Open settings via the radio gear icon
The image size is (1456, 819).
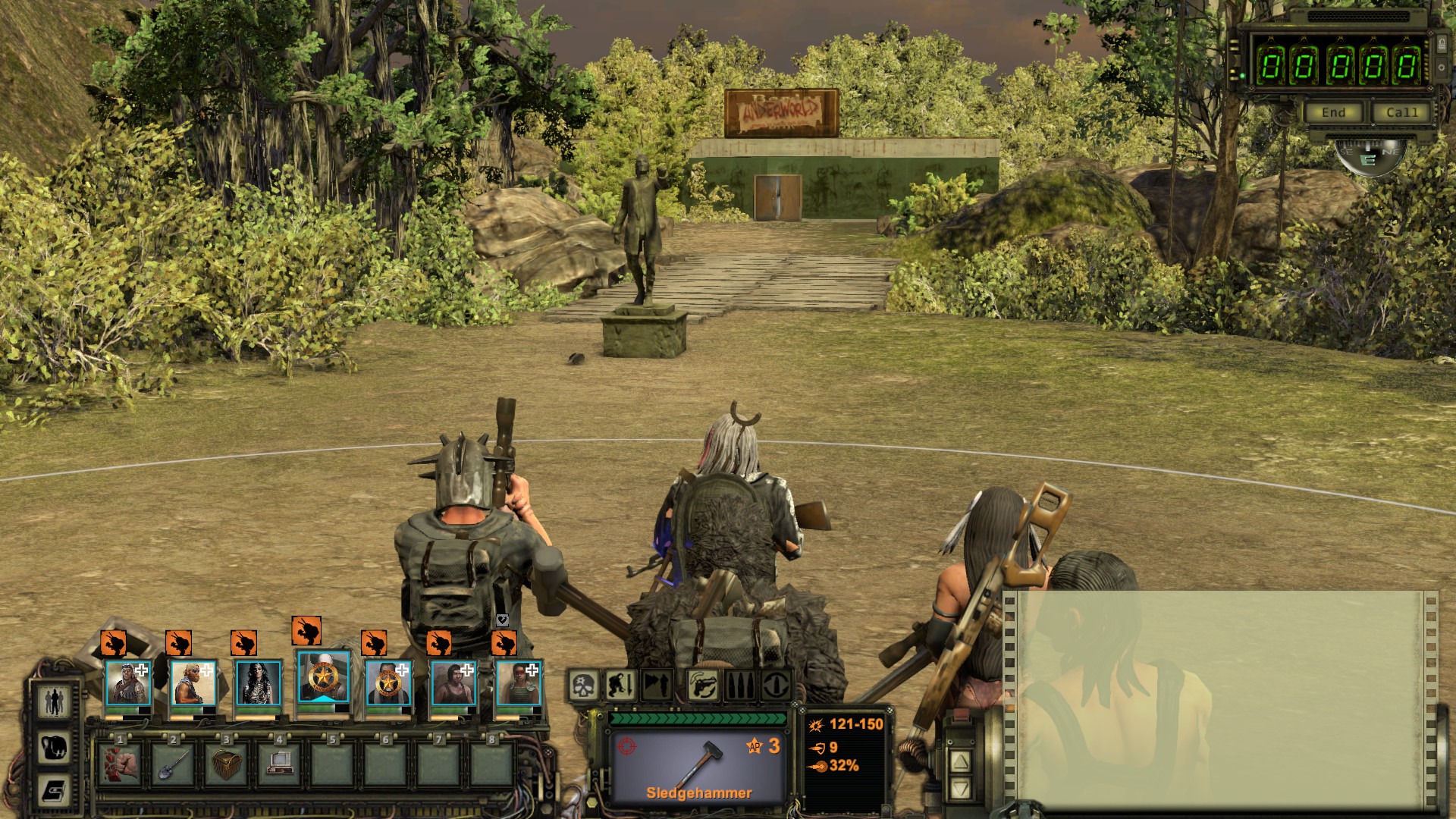[1441, 68]
